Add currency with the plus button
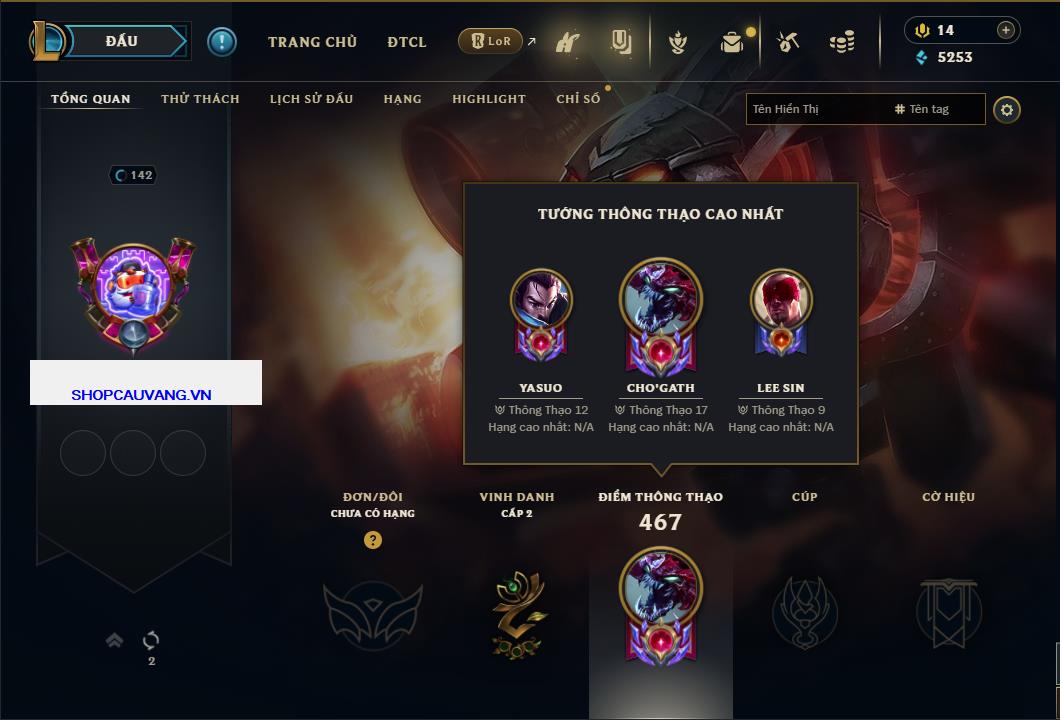This screenshot has width=1060, height=720. (x=1005, y=30)
